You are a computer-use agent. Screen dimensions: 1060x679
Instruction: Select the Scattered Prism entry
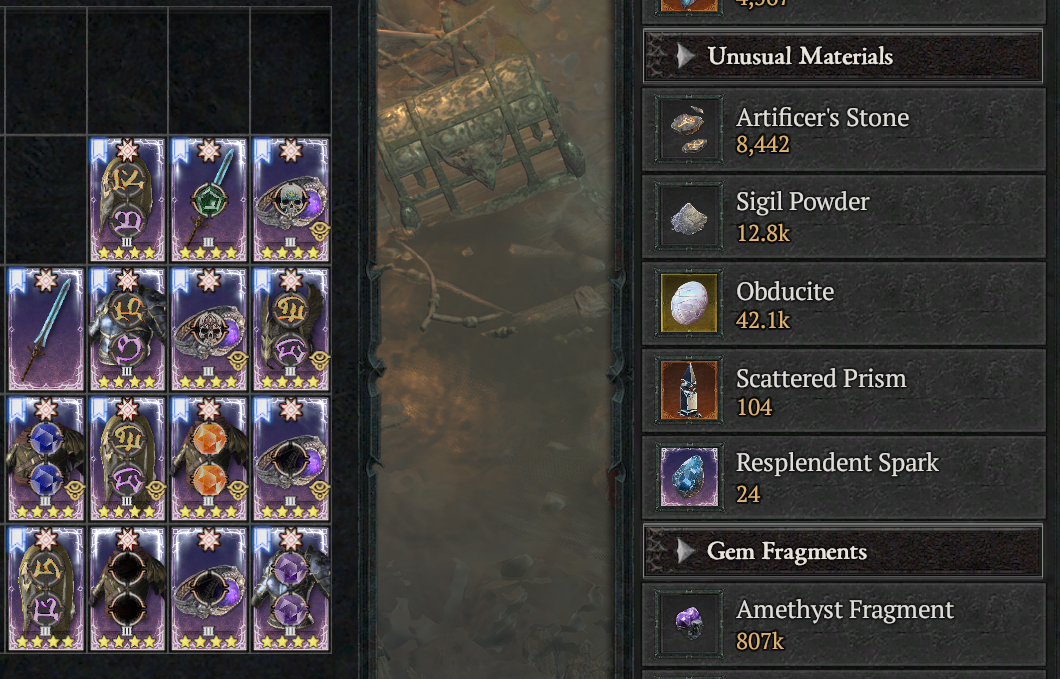pyautogui.click(x=843, y=392)
